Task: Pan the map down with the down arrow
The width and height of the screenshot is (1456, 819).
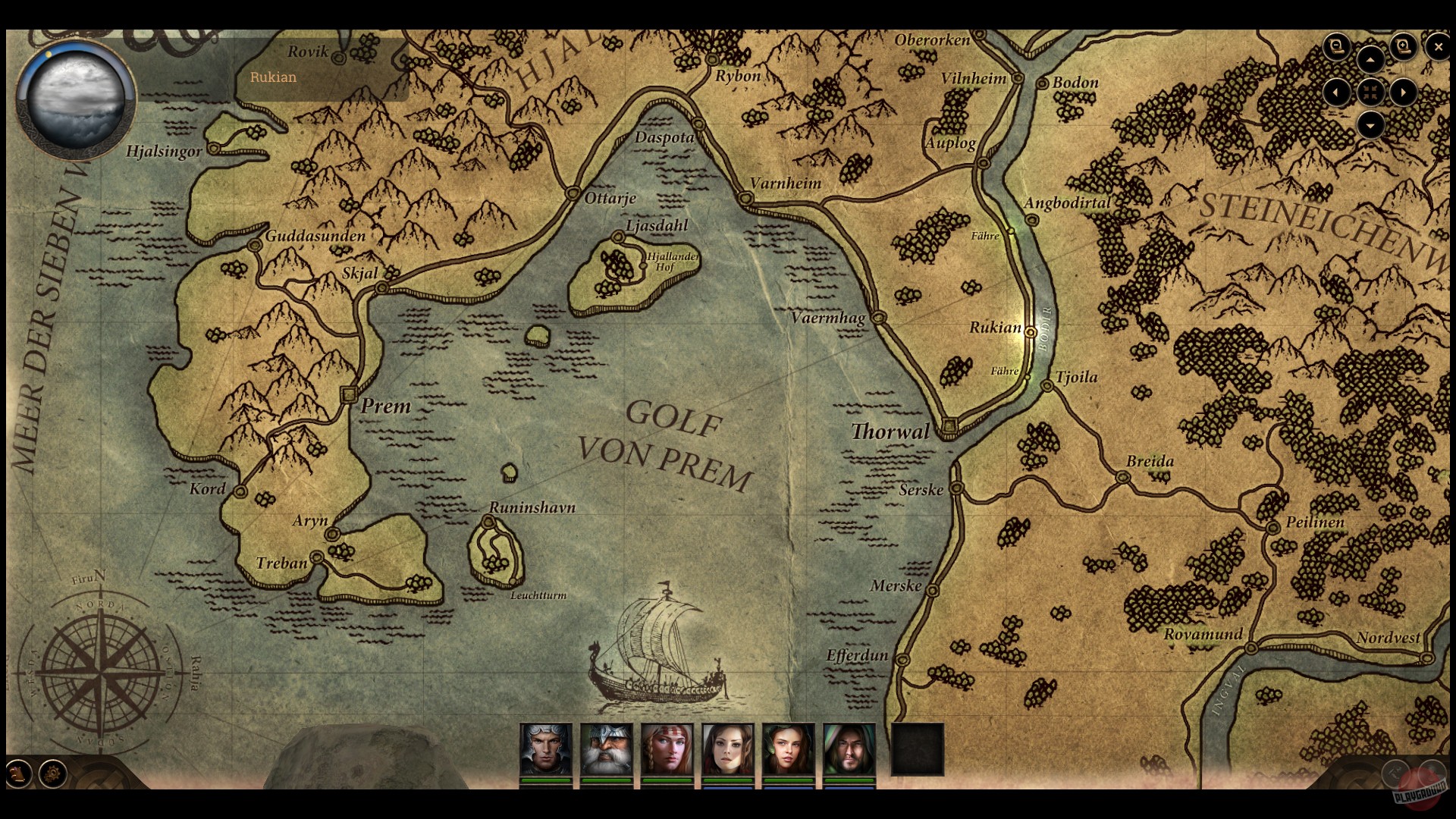Action: click(x=1370, y=124)
